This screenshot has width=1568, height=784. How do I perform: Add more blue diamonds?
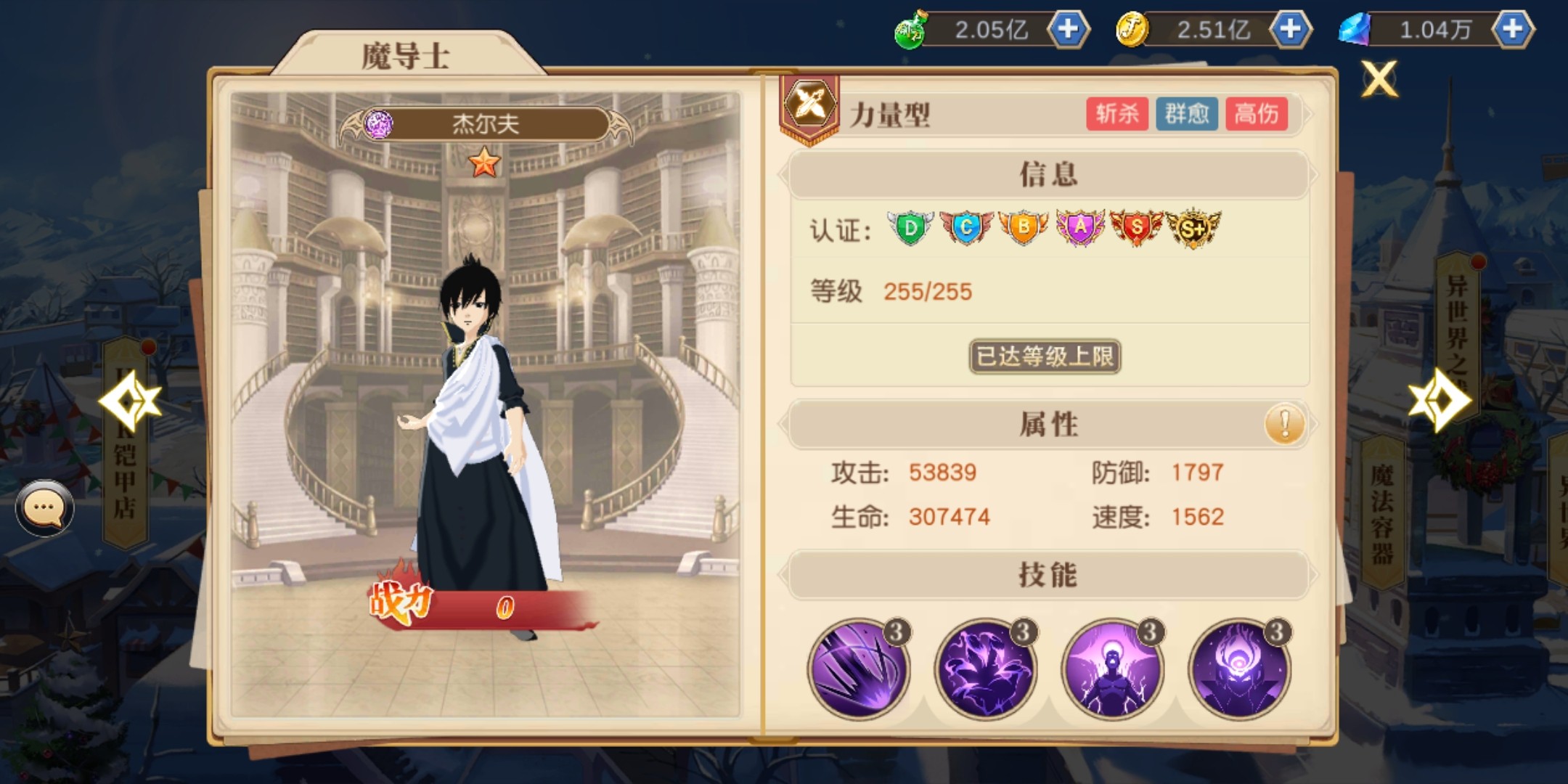1512,30
